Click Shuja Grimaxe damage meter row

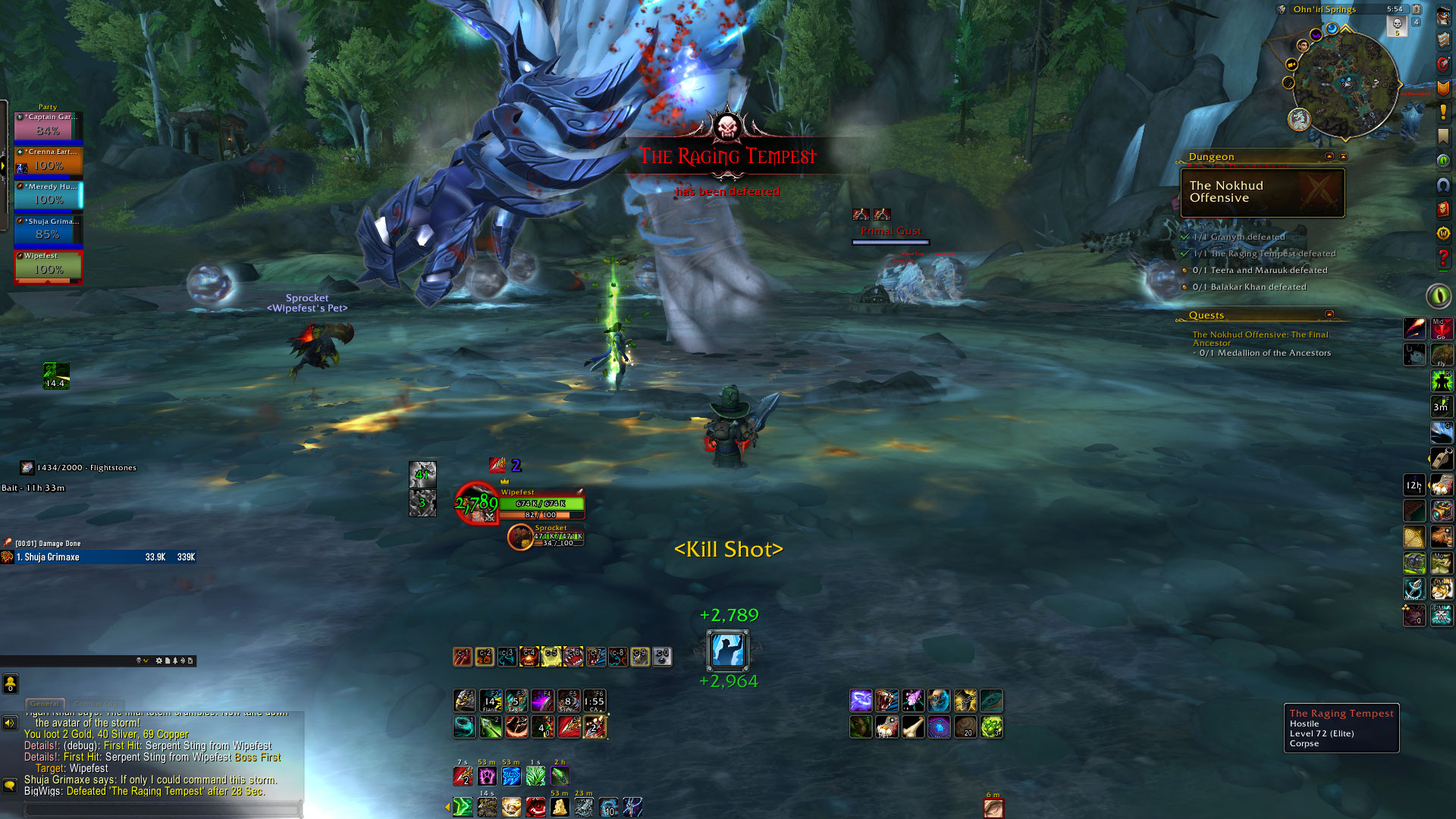pos(99,557)
